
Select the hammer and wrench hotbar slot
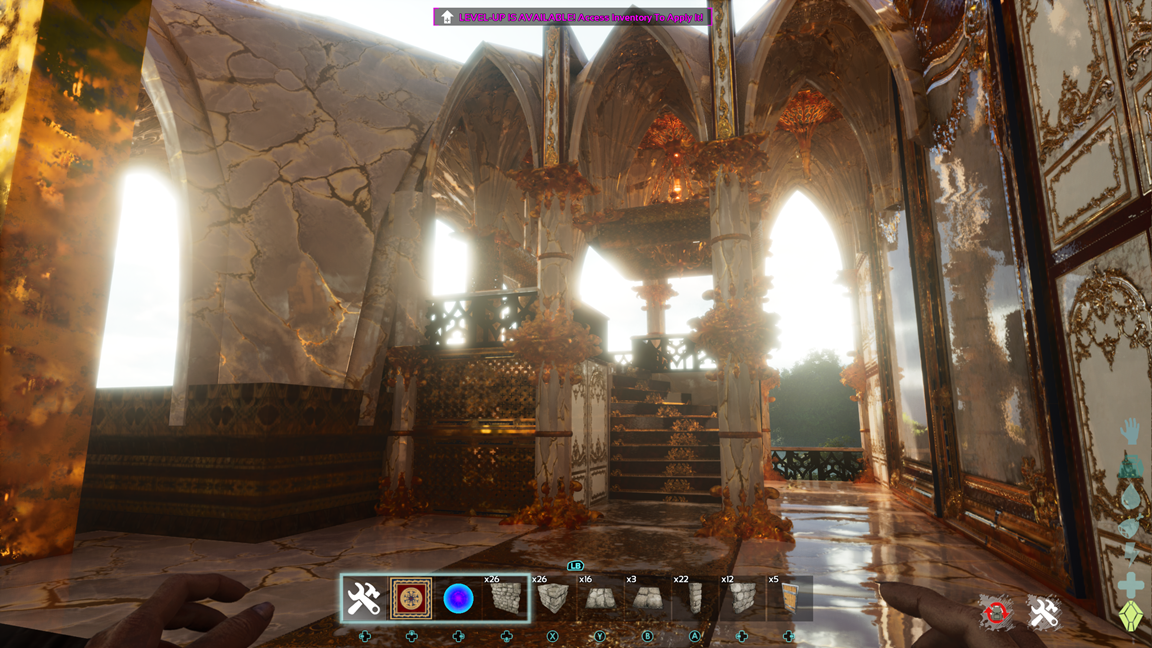pos(364,598)
